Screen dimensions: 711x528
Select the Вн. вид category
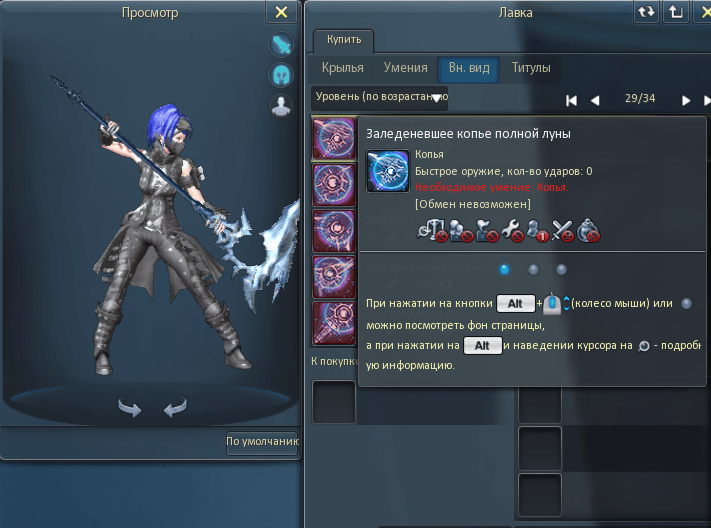(467, 68)
